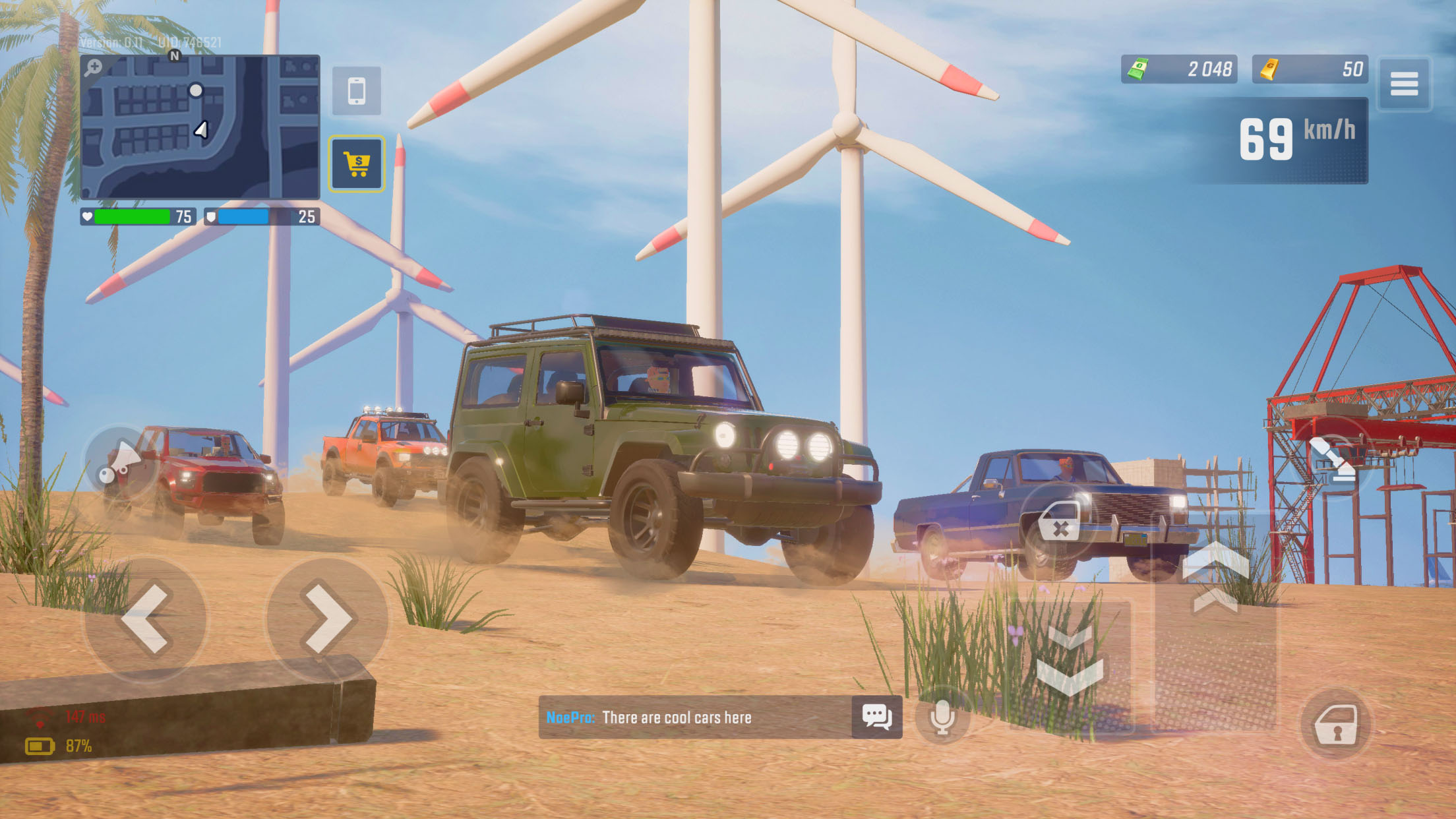The image size is (1456, 819).
Task: Open the chat window button
Action: point(877,717)
